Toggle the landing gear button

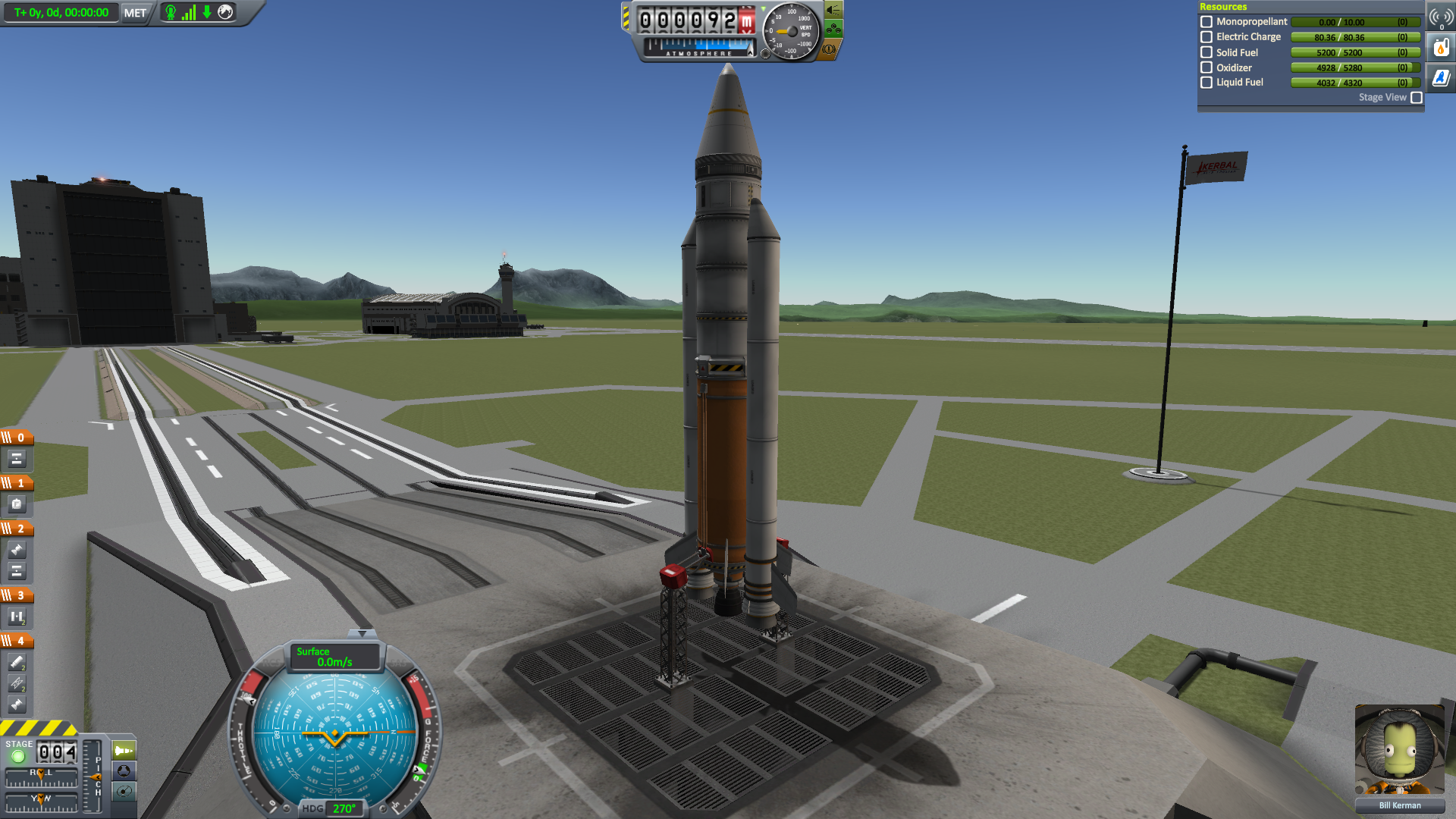(833, 30)
